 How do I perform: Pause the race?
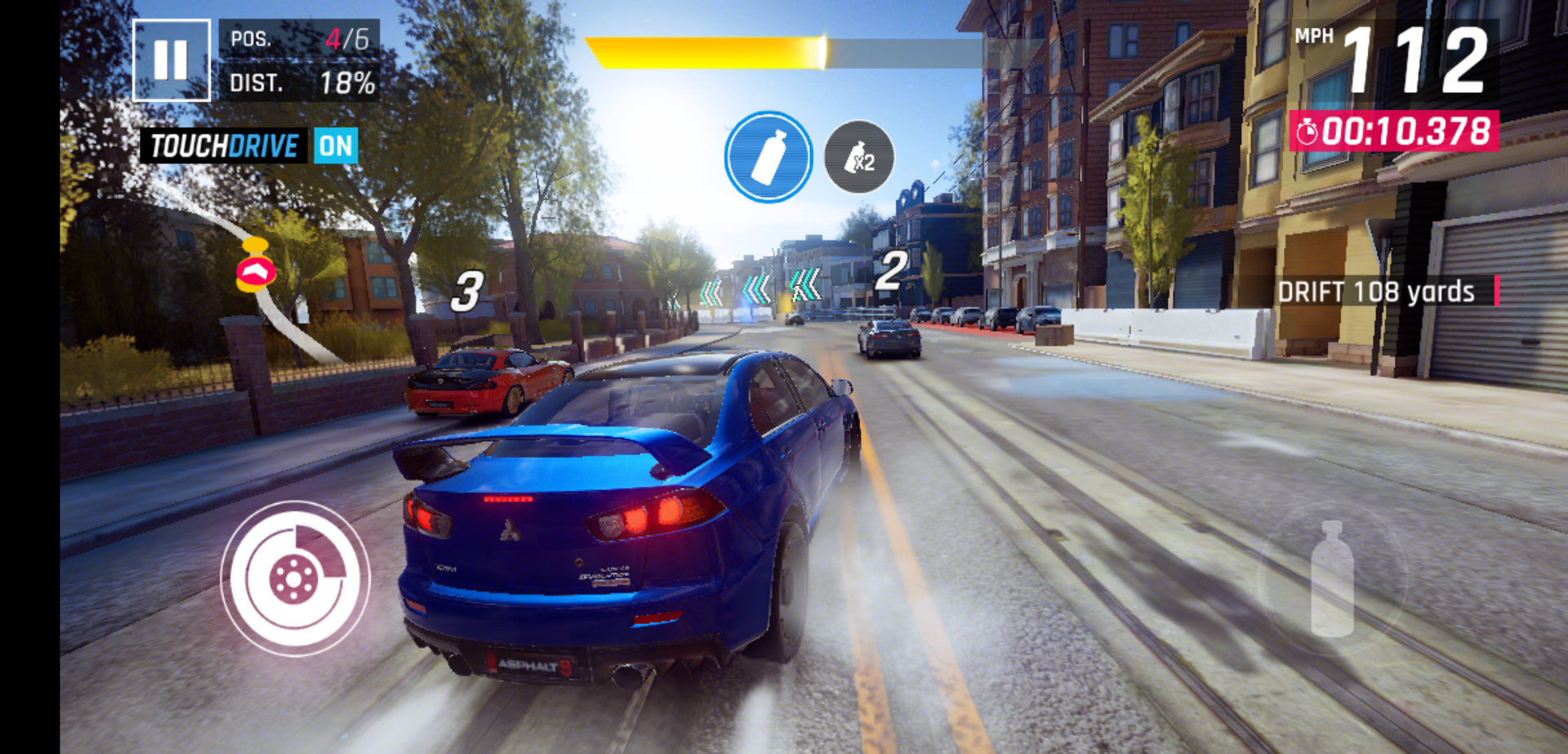tap(171, 60)
